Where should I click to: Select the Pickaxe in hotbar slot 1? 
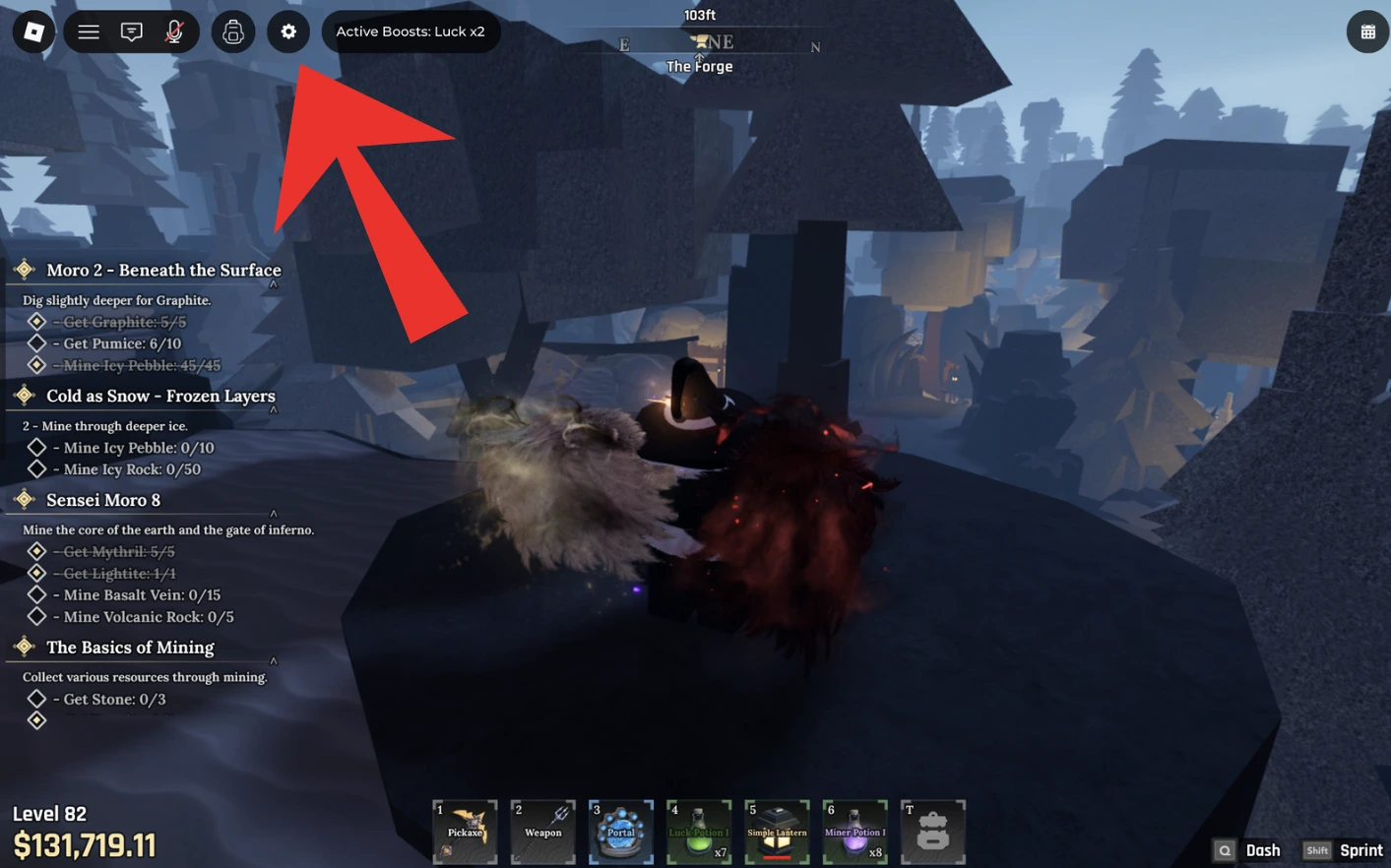[x=464, y=832]
